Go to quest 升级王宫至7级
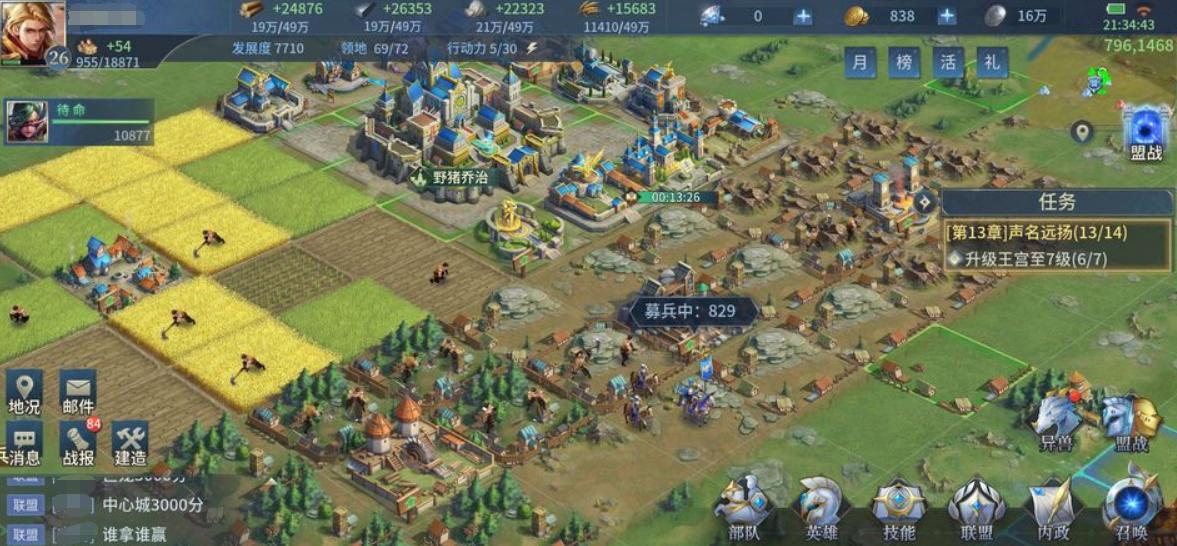The width and height of the screenshot is (1177, 546). tap(1056, 258)
